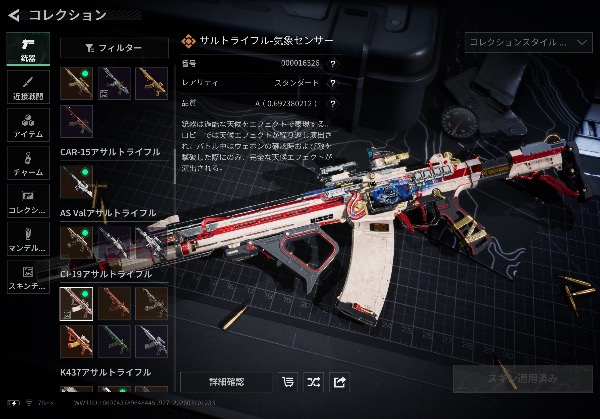Open the フィルター filter button

pos(113,47)
